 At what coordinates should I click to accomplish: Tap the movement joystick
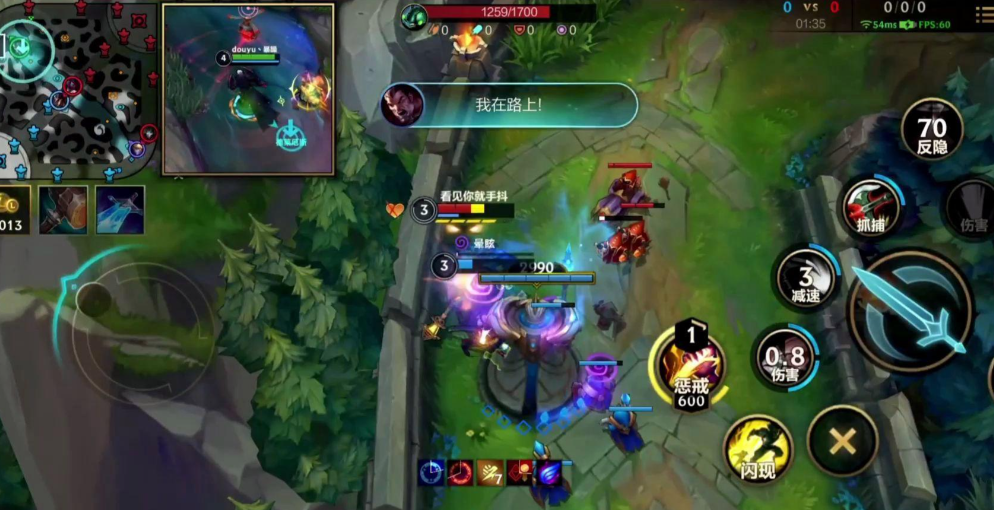(97, 298)
